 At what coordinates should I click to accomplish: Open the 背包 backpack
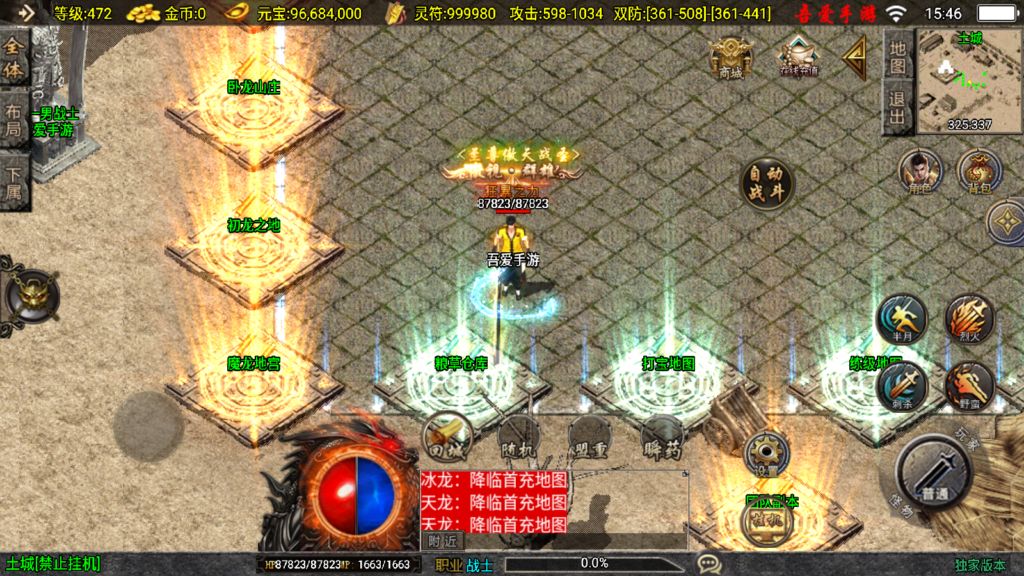pyautogui.click(x=979, y=172)
